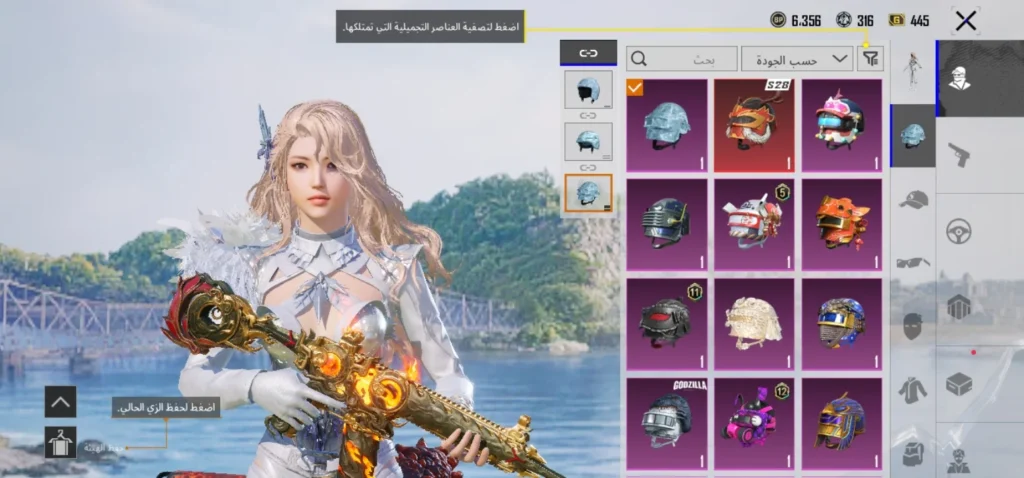Pick the black and red level 11 helmet
Screen dimensions: 1024x478
pos(666,324)
